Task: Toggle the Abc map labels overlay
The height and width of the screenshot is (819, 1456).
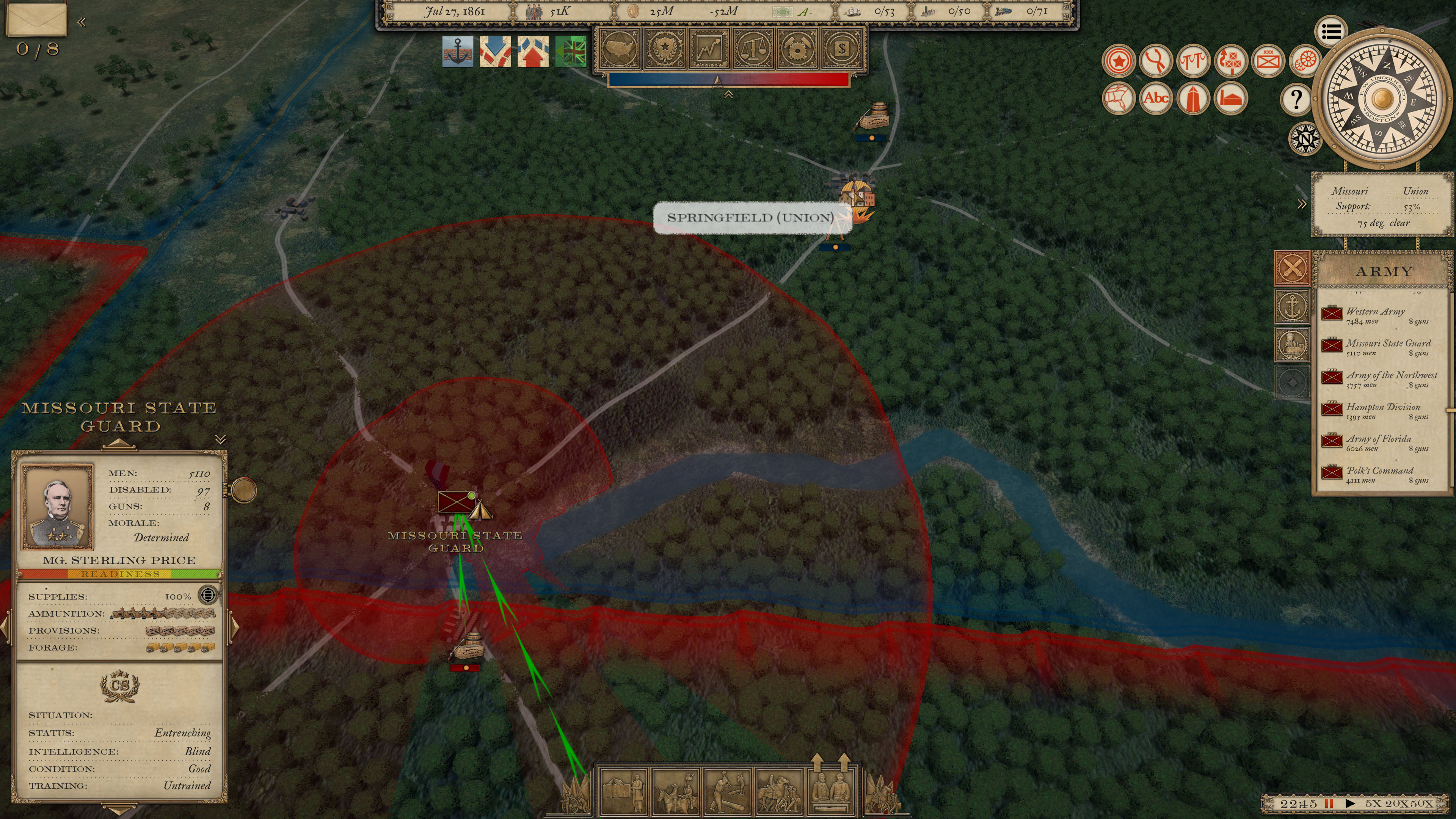Action: pyautogui.click(x=1155, y=98)
